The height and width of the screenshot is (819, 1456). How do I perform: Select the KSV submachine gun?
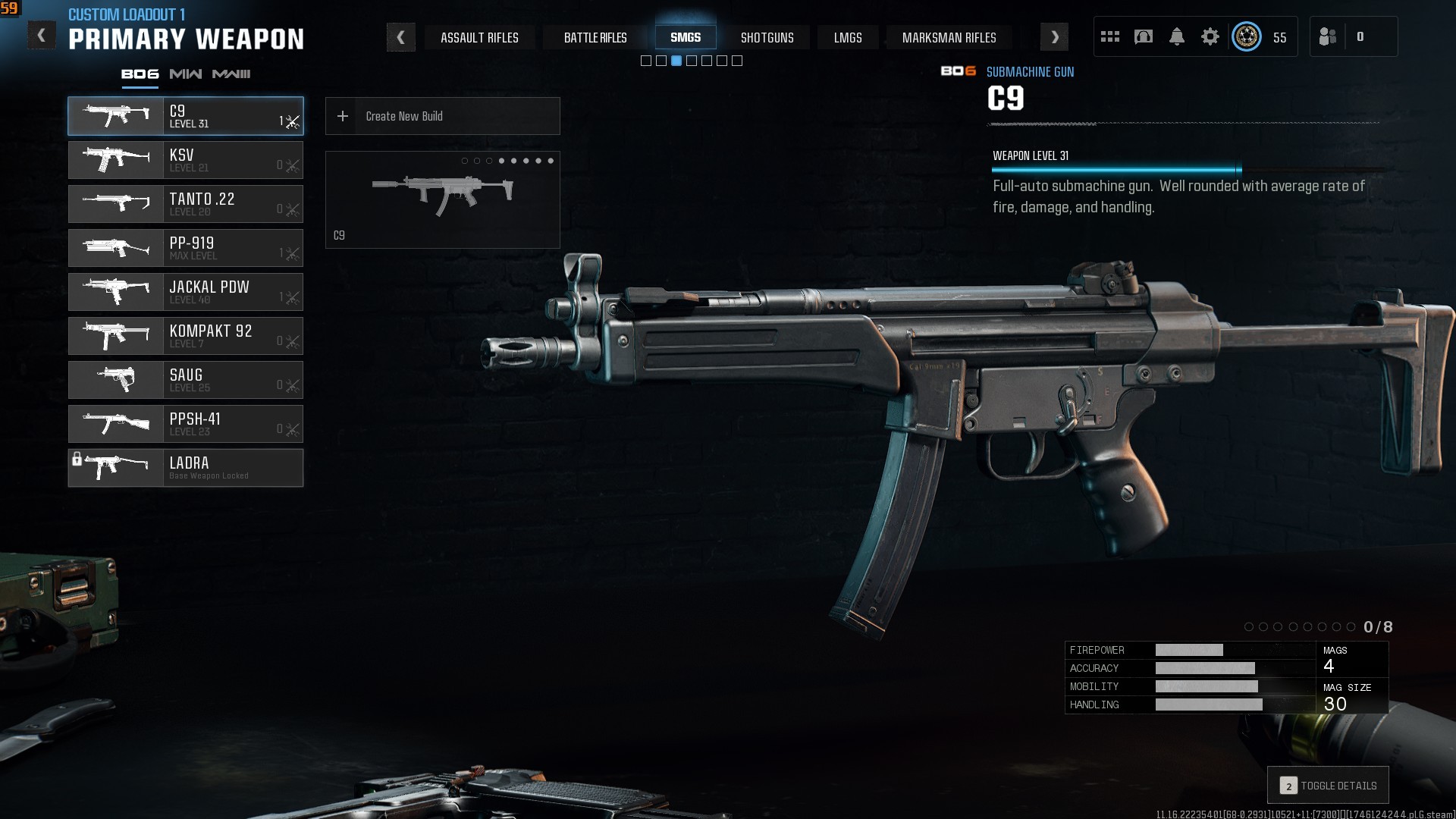tap(186, 160)
